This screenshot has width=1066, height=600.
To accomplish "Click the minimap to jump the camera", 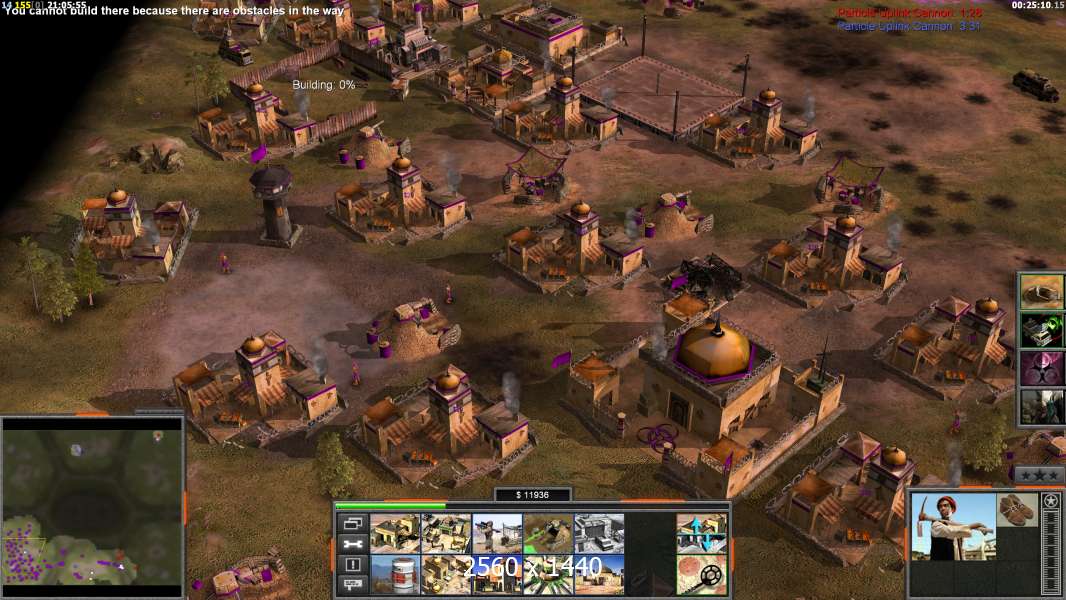I will pyautogui.click(x=93, y=500).
